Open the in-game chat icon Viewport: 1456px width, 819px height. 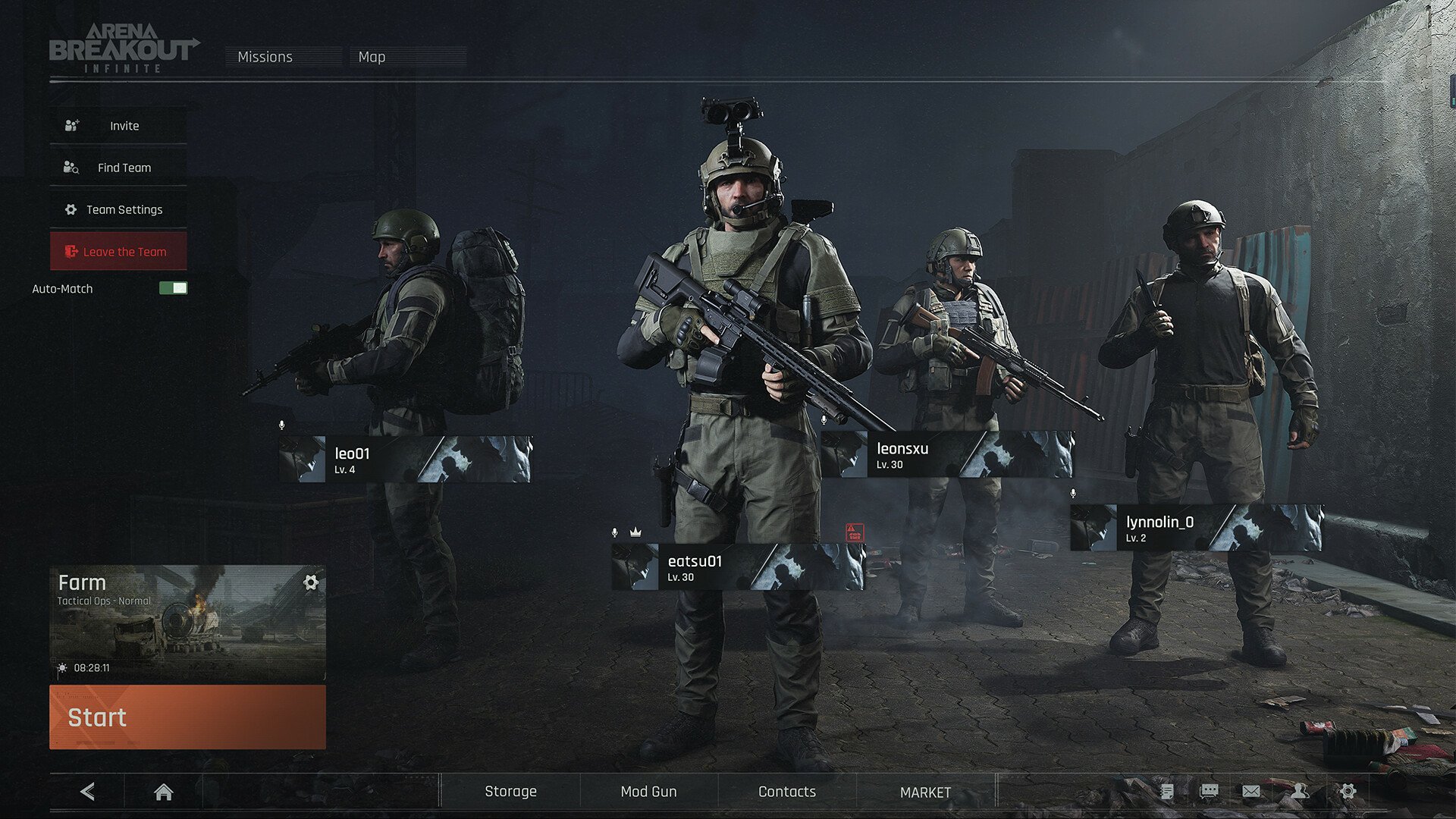[1210, 791]
